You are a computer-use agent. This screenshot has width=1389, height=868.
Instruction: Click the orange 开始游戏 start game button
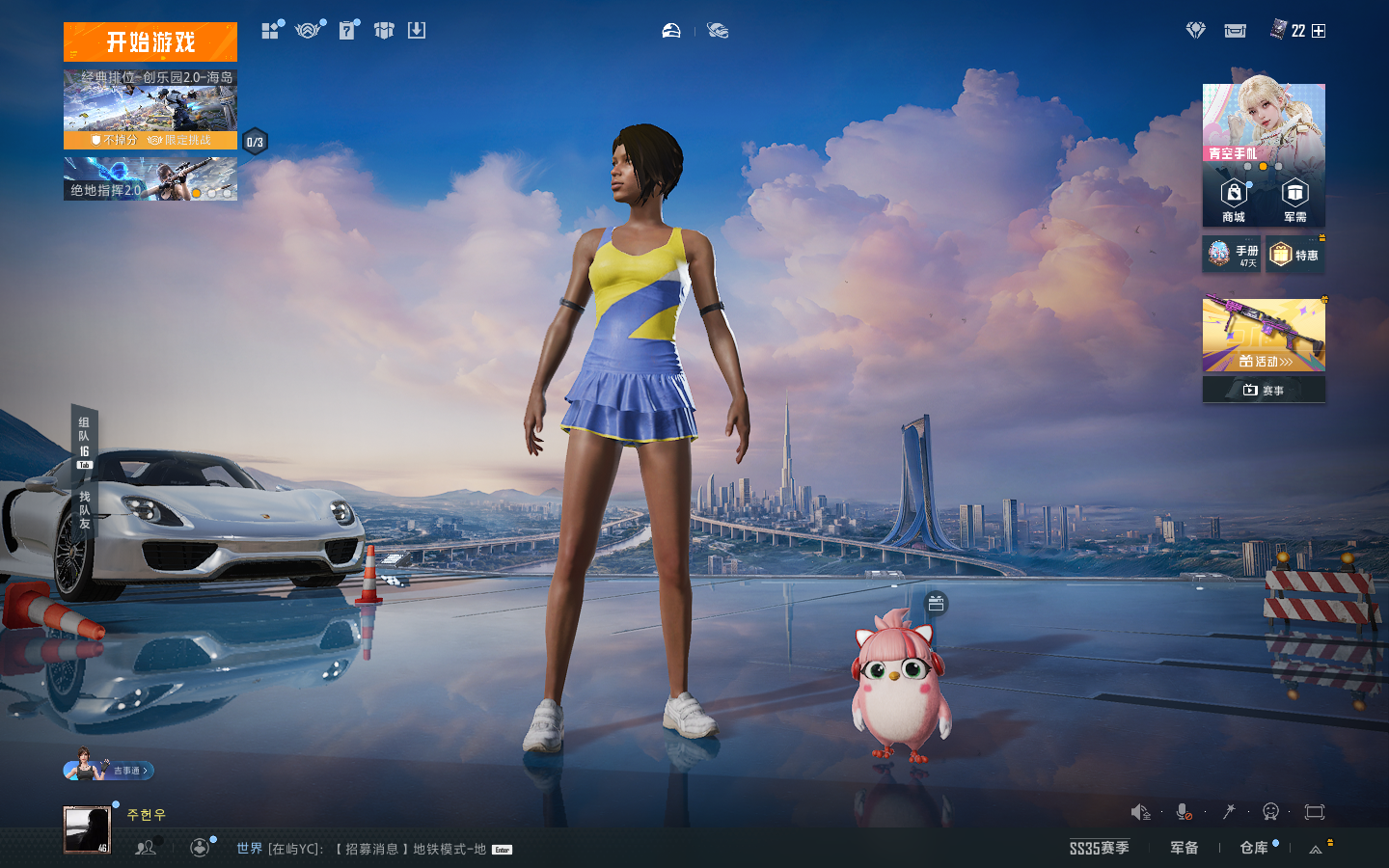click(x=150, y=42)
